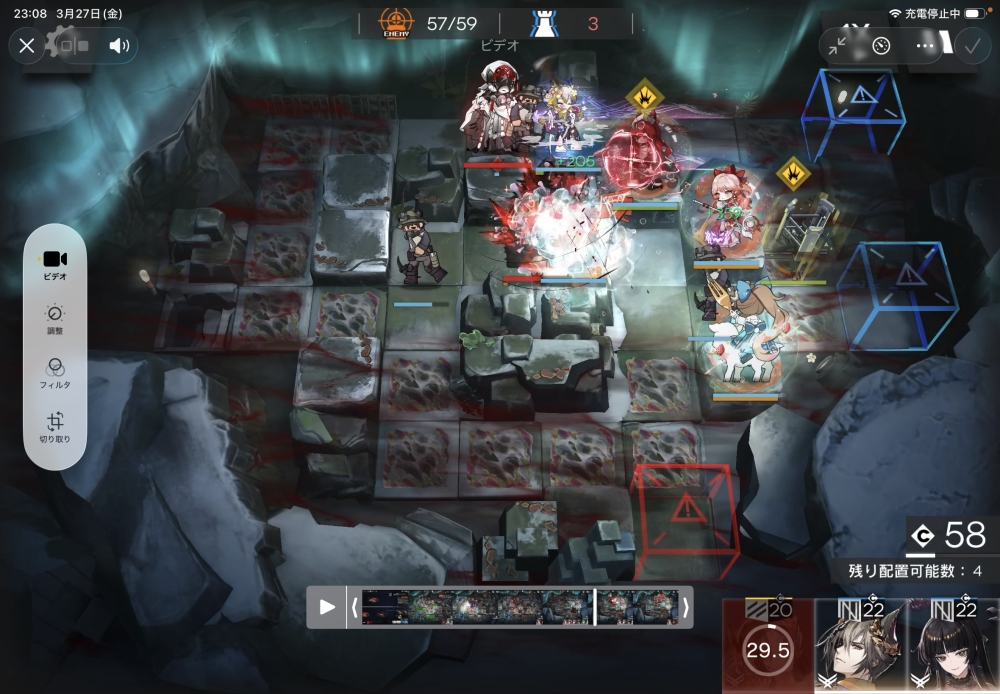Select the red cooldown operator card showing 29.5
1000x694 pixels.
pyautogui.click(x=768, y=648)
